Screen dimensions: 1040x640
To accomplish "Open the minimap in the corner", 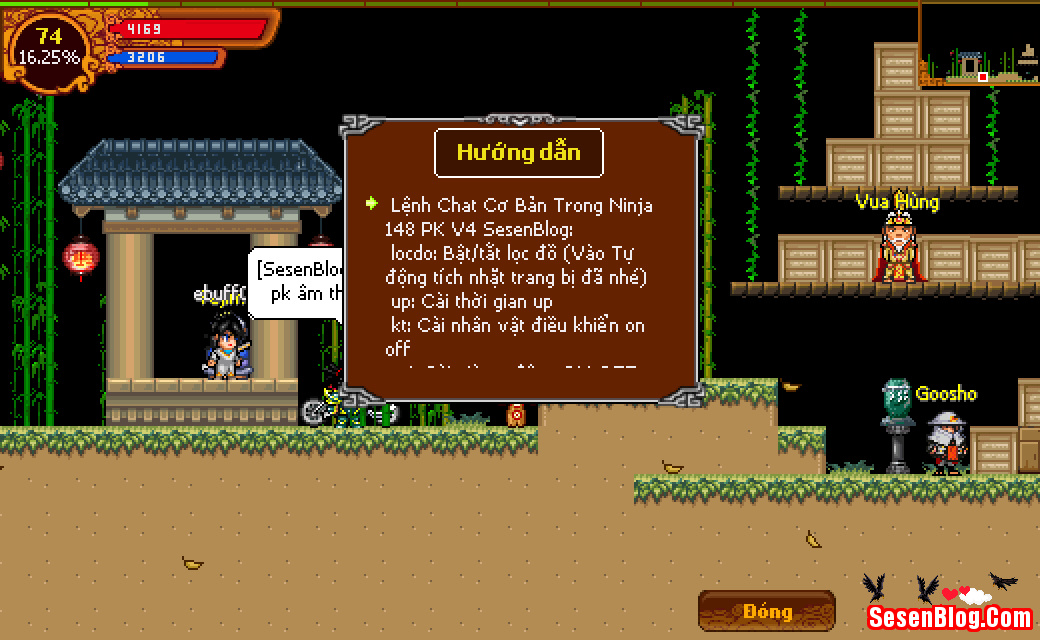I will [979, 42].
